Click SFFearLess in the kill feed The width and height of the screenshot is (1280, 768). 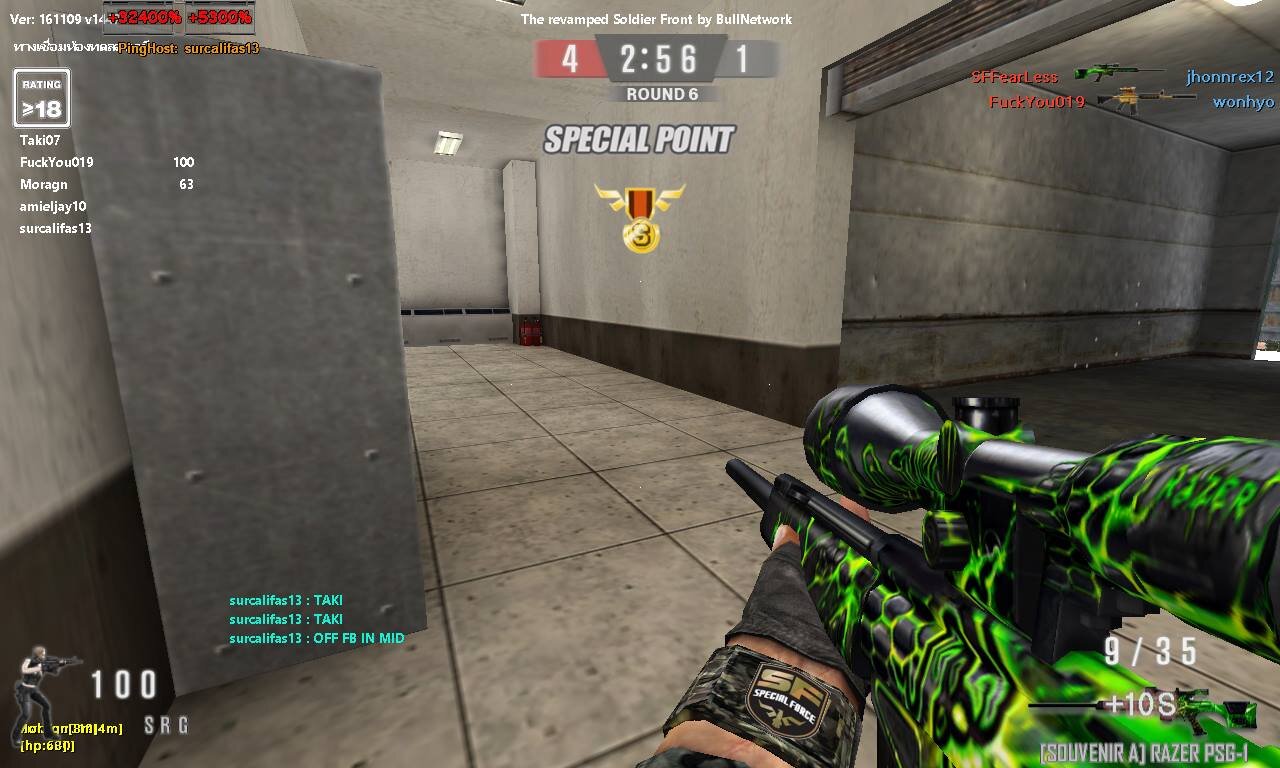1014,77
